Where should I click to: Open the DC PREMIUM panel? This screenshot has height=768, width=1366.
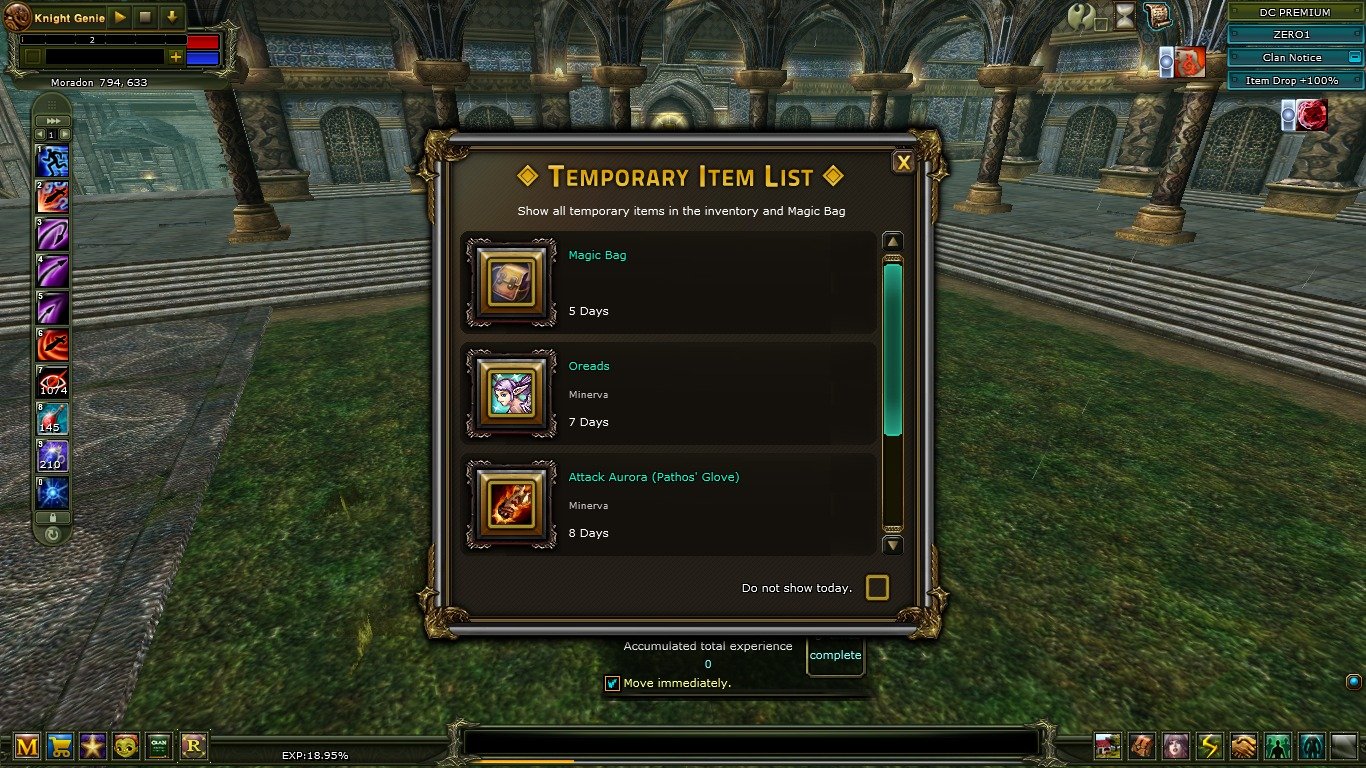[1294, 12]
